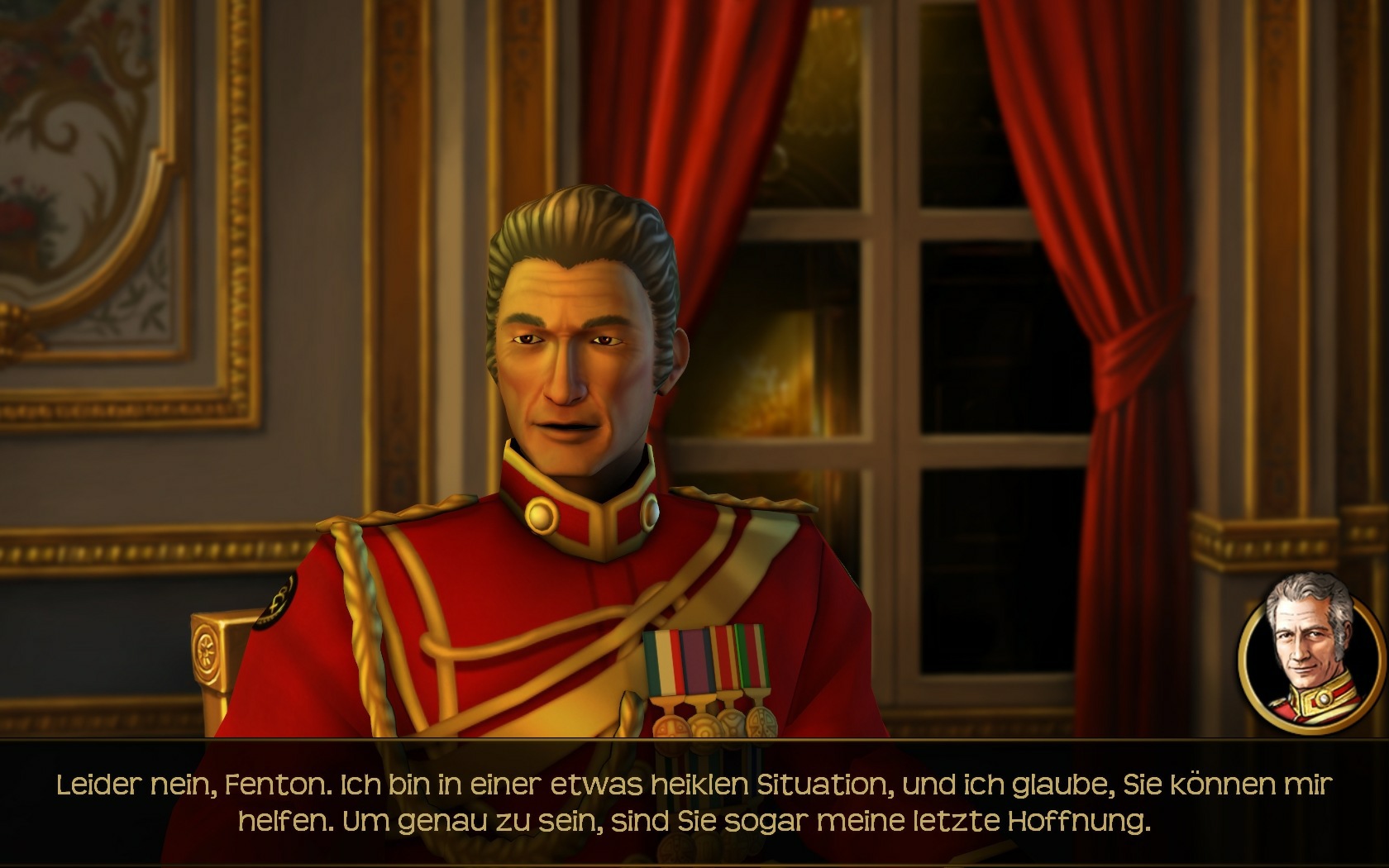The height and width of the screenshot is (868, 1389).
Task: Select the golden chair finial
Action: 207,649
